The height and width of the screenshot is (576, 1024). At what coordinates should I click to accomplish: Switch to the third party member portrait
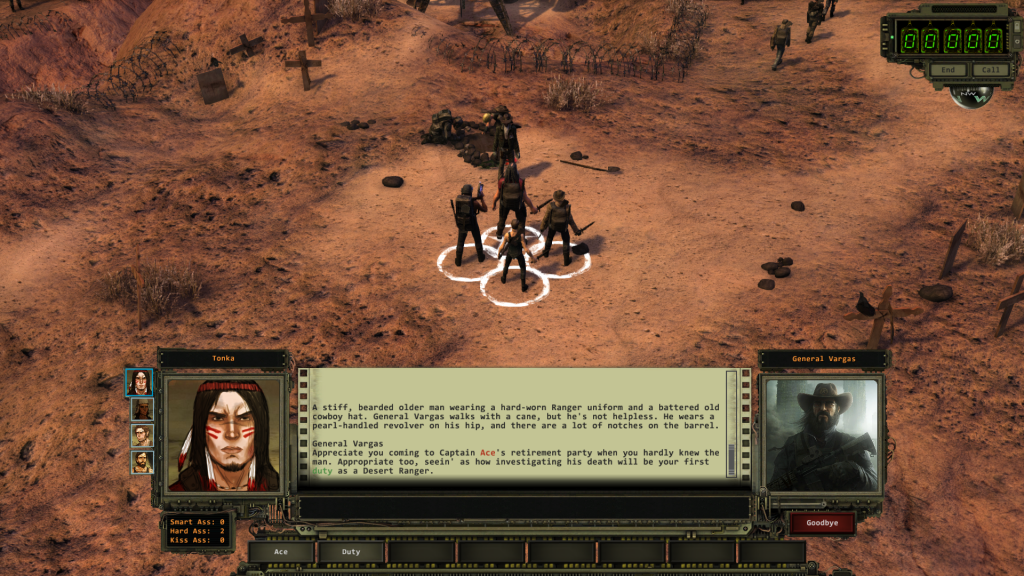142,436
